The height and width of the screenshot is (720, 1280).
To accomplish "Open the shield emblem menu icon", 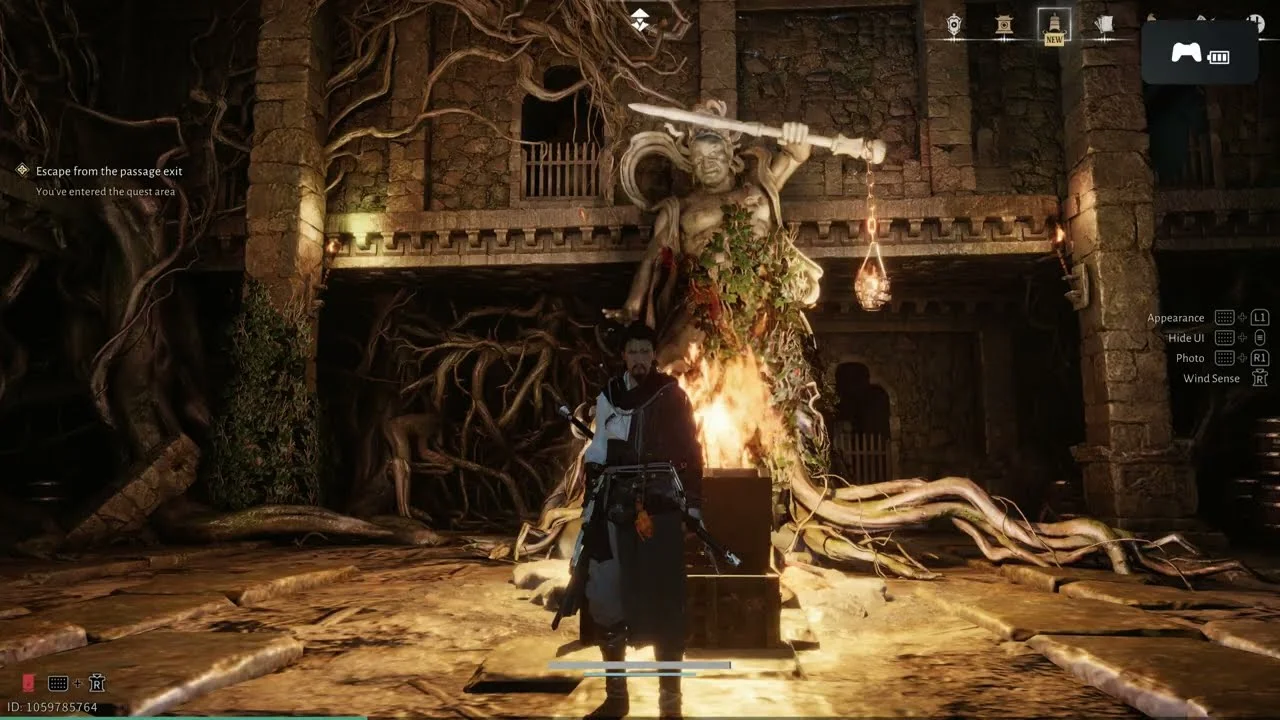I will click(954, 26).
